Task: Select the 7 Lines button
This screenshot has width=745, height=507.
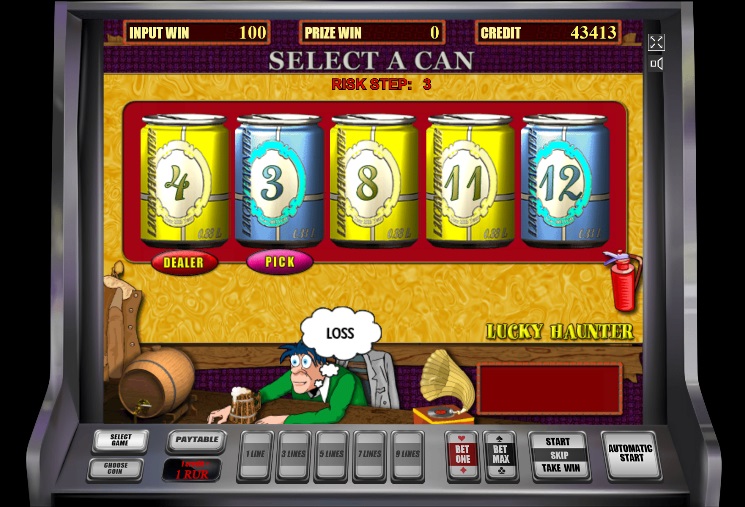Action: [369, 453]
